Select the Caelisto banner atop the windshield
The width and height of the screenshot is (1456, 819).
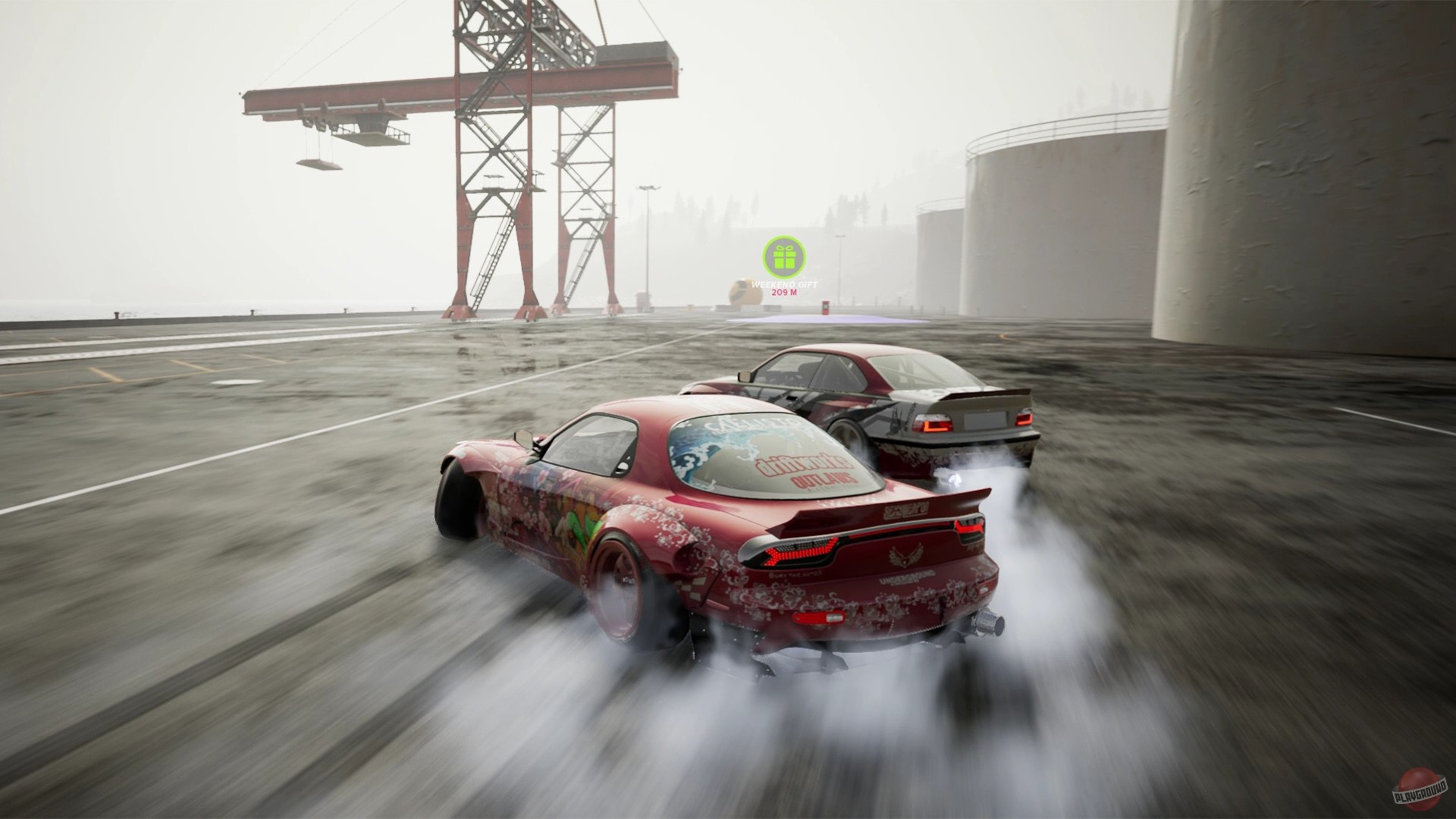tap(752, 421)
